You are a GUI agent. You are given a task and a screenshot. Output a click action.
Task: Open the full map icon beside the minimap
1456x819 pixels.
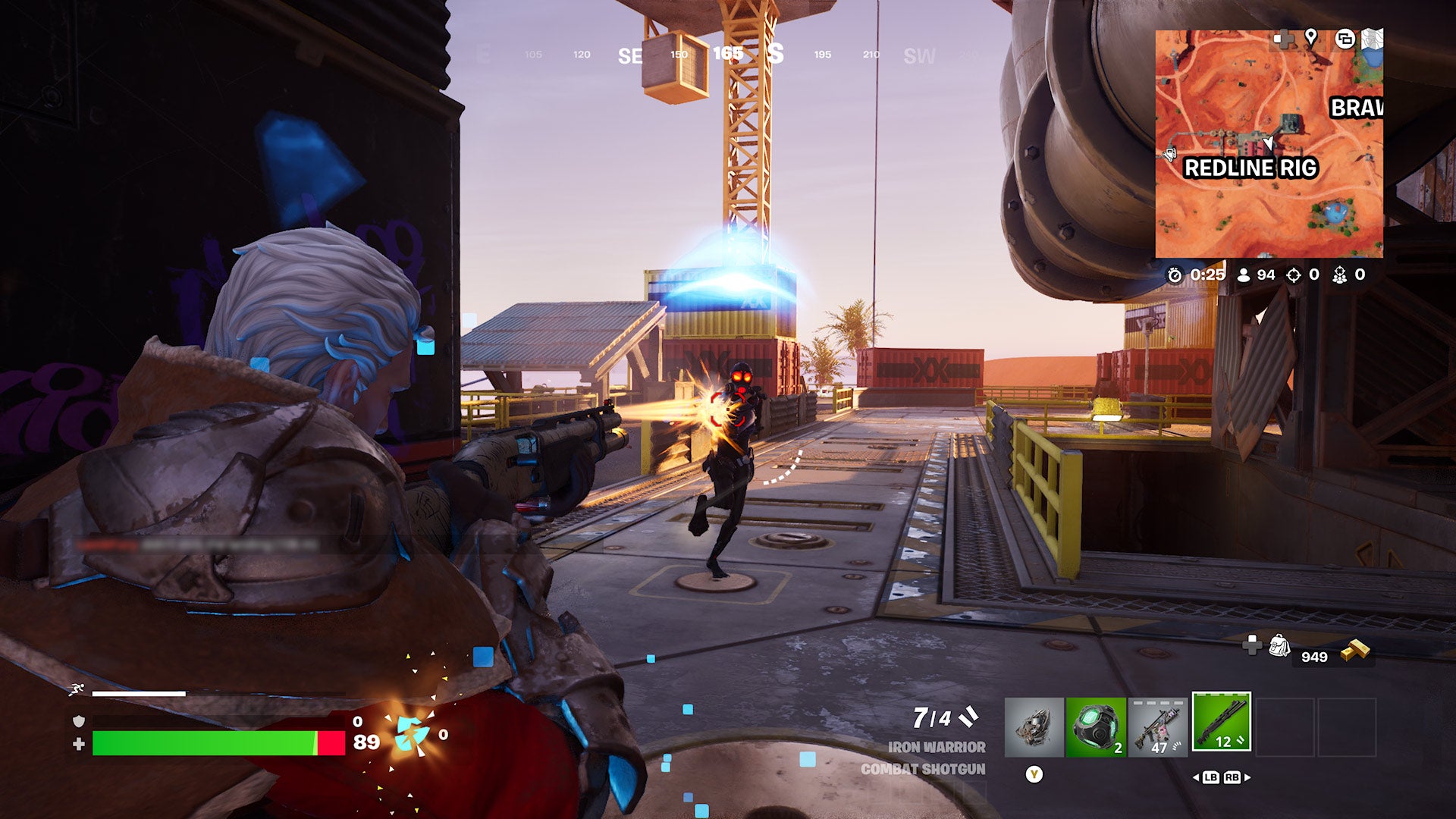(1372, 39)
